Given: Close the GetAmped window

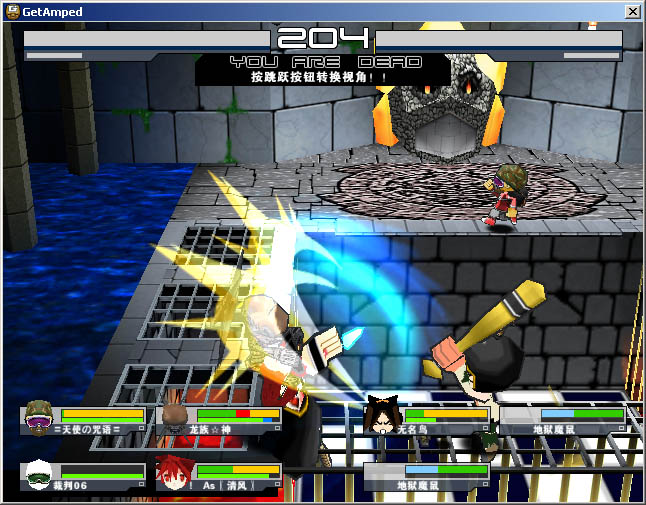Looking at the screenshot, I should click(x=632, y=11).
